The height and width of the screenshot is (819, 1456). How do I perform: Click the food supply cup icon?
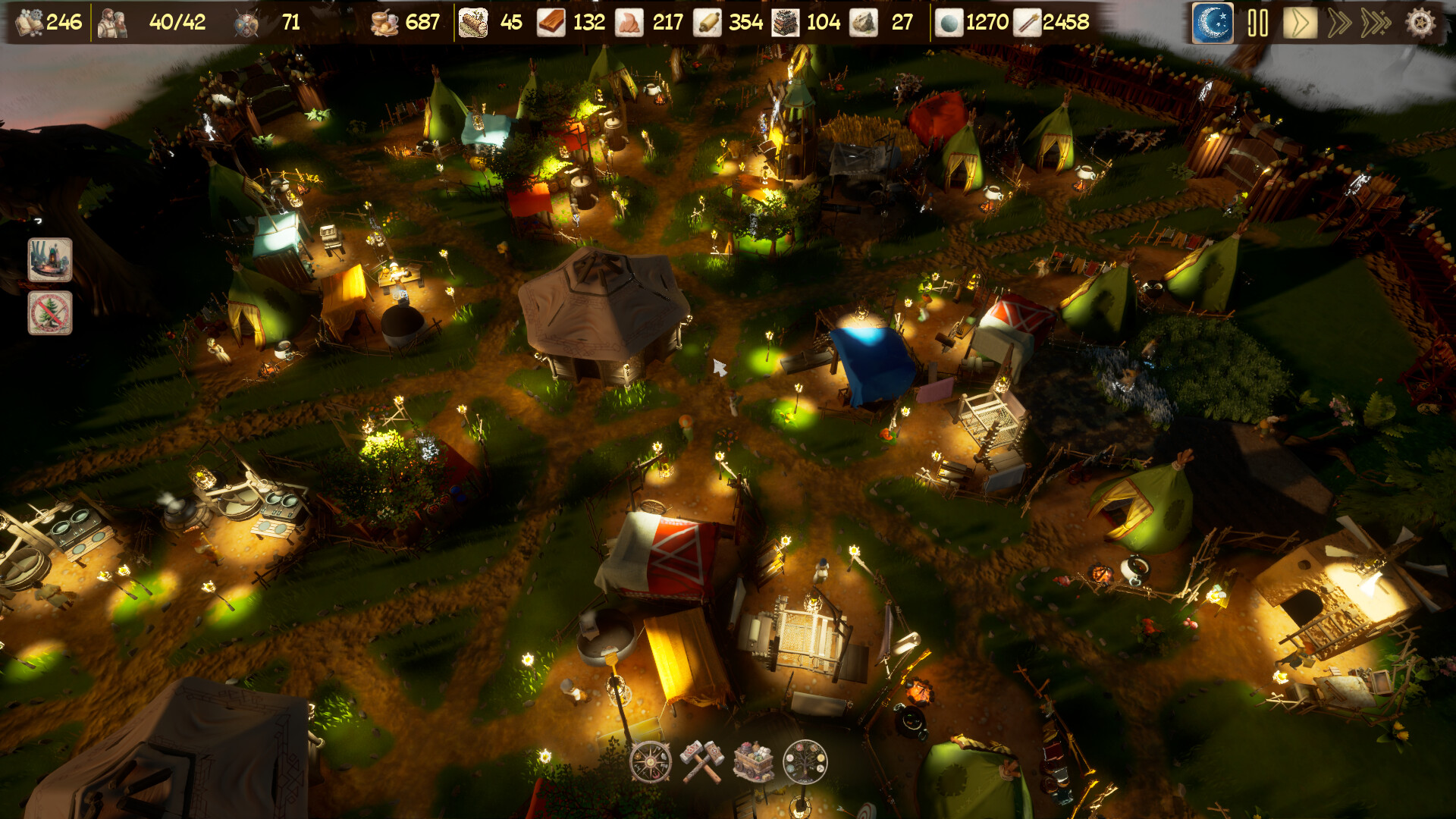tap(384, 23)
